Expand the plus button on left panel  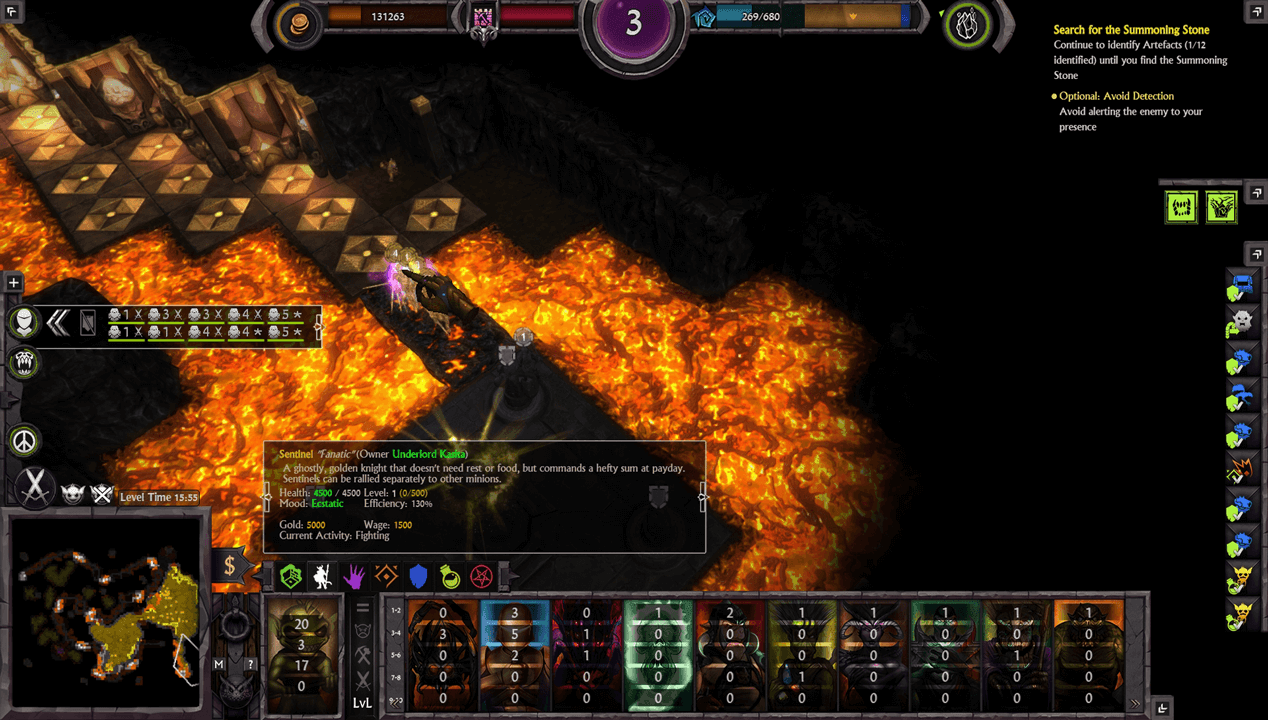click(14, 283)
